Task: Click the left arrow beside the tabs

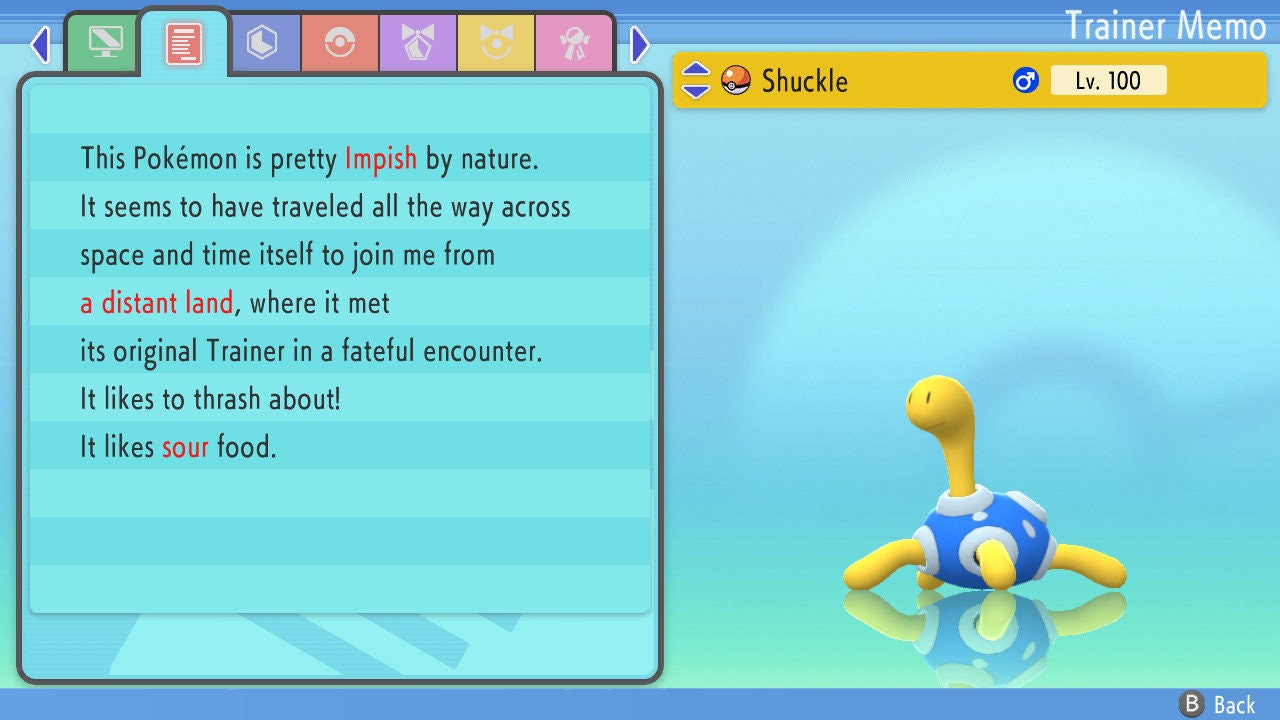Action: click(x=40, y=44)
